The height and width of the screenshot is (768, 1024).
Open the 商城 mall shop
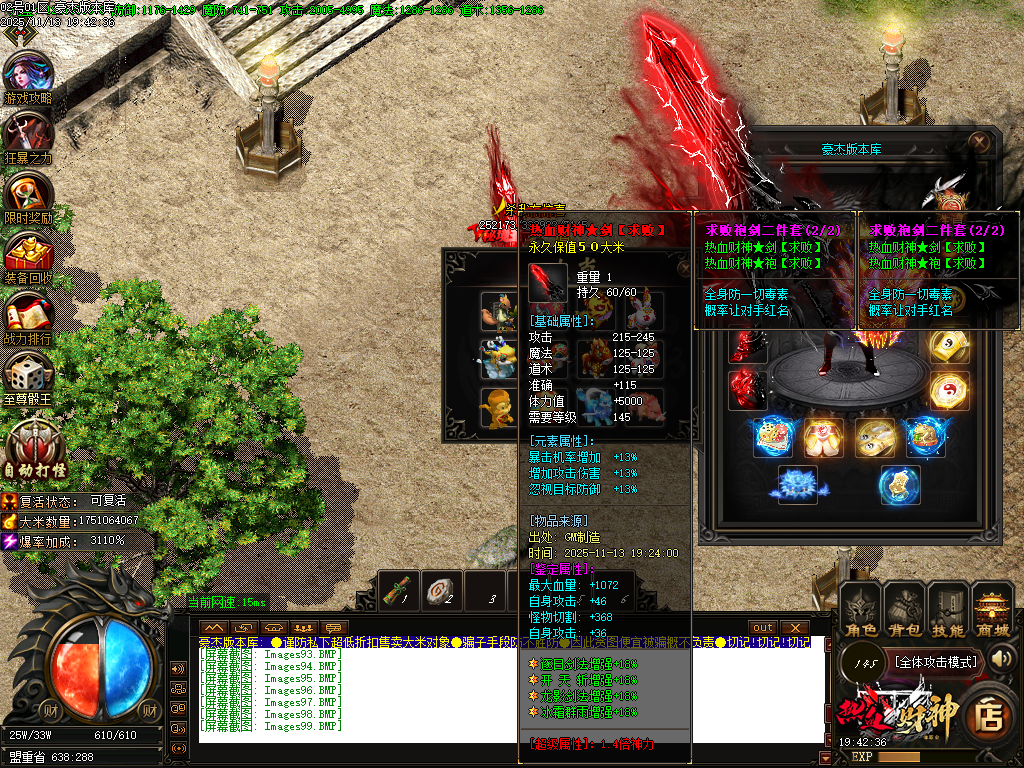pyautogui.click(x=993, y=610)
